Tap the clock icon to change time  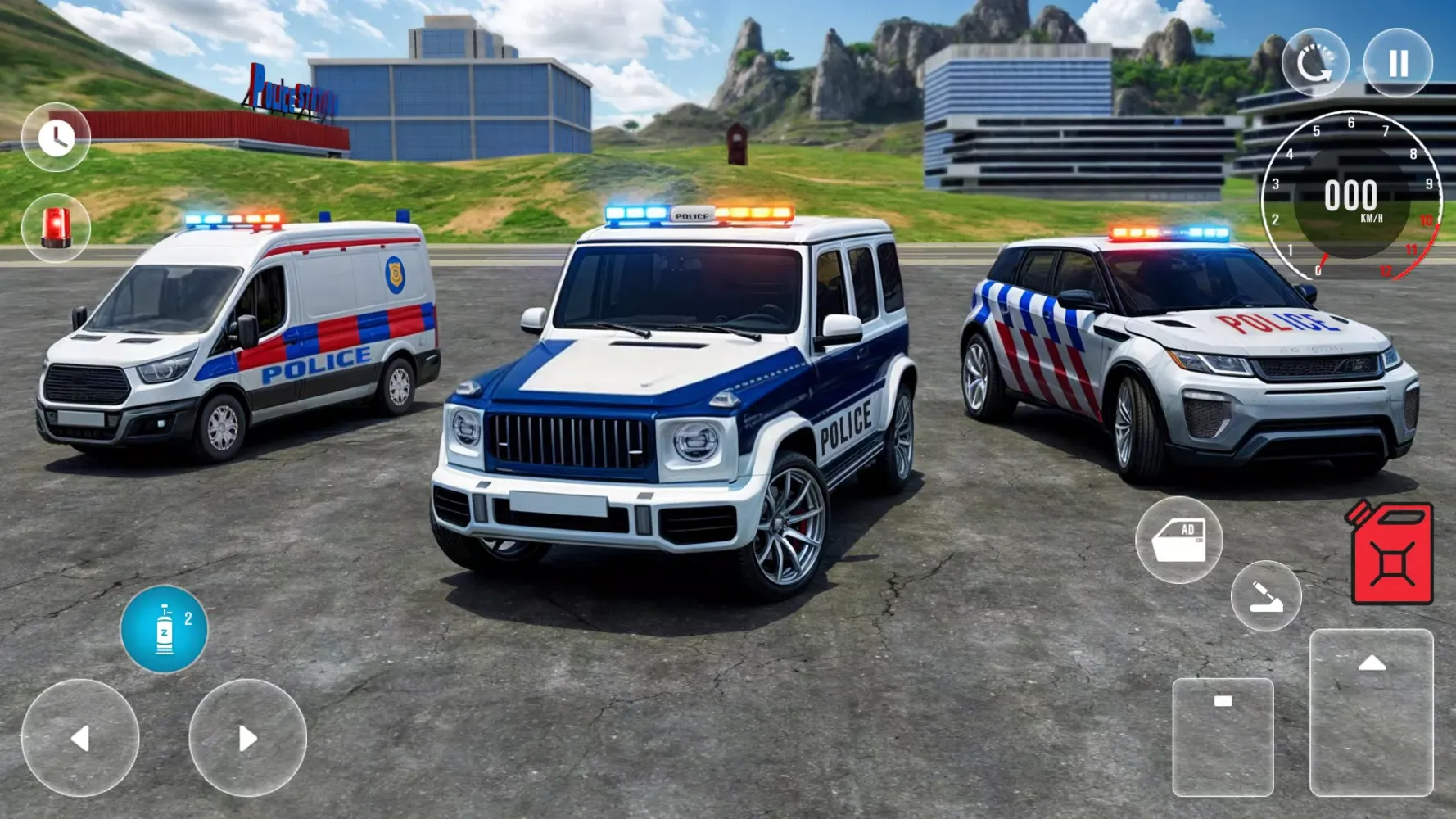point(55,137)
